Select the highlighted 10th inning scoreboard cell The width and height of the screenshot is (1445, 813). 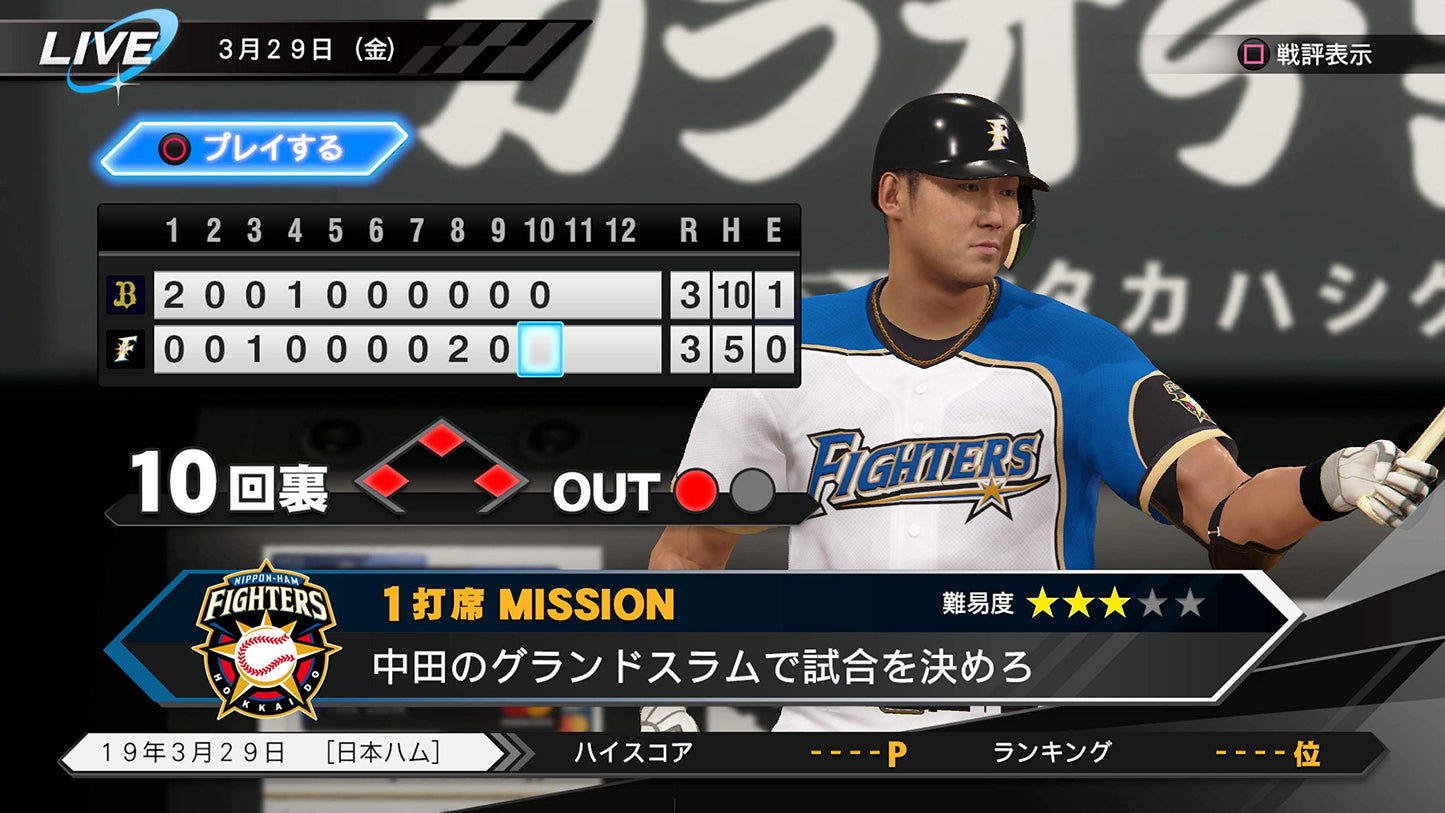click(540, 349)
